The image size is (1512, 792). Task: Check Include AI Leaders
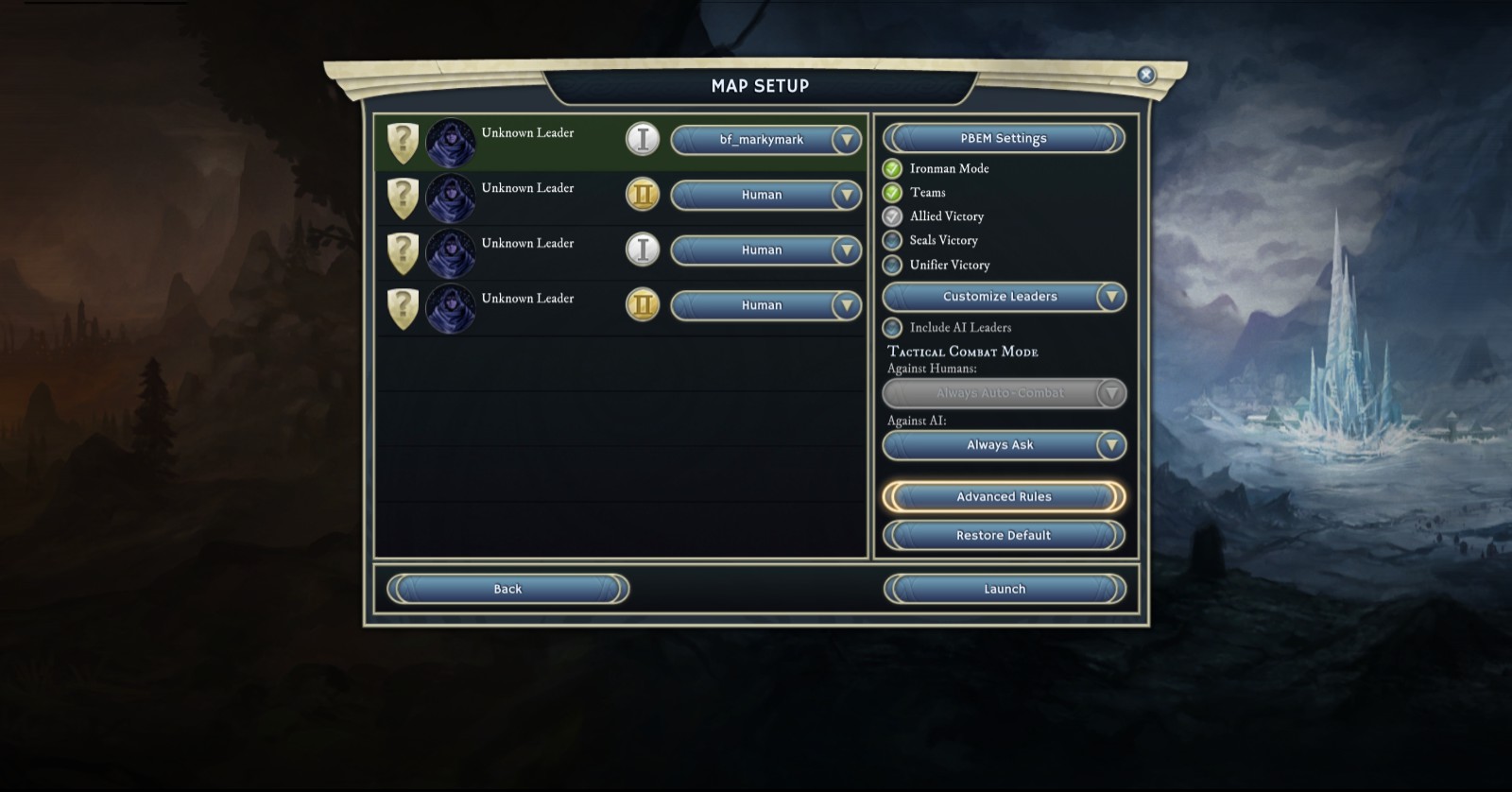tap(892, 328)
